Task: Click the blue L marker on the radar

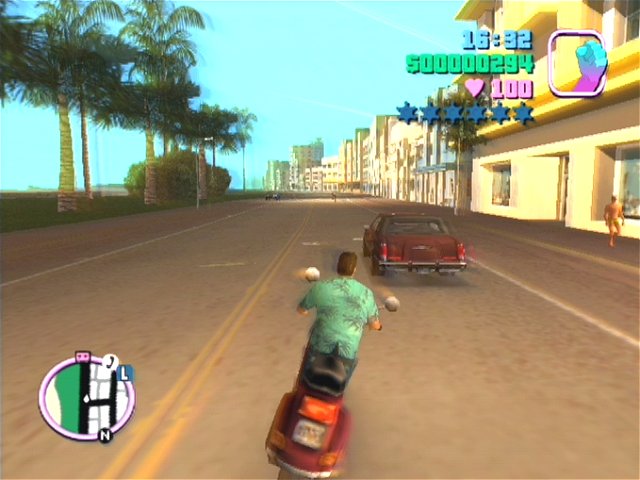Action: coord(127,373)
